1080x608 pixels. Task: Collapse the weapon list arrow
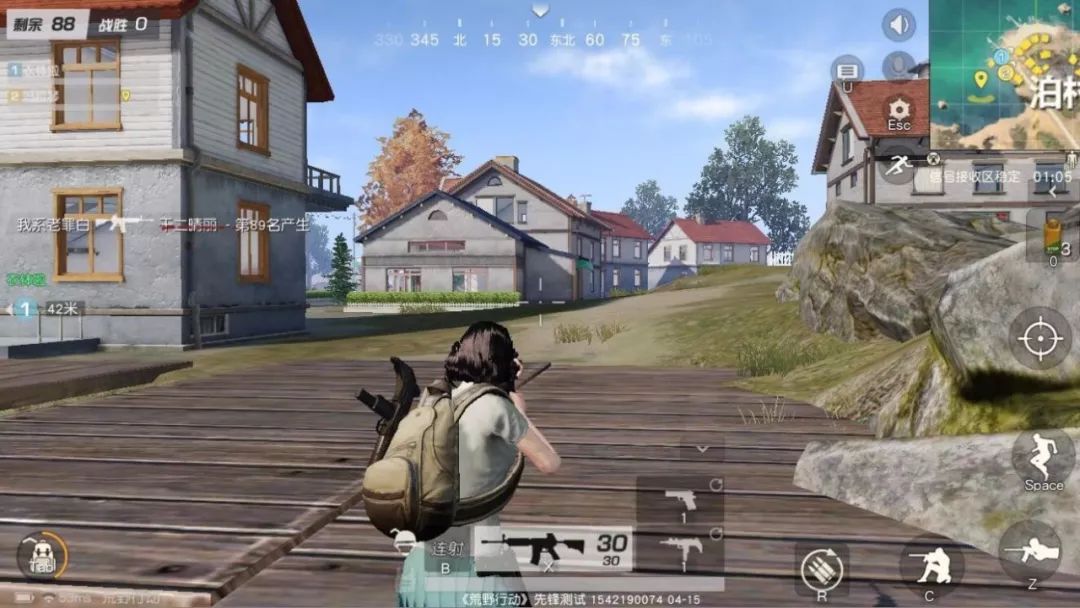point(703,448)
